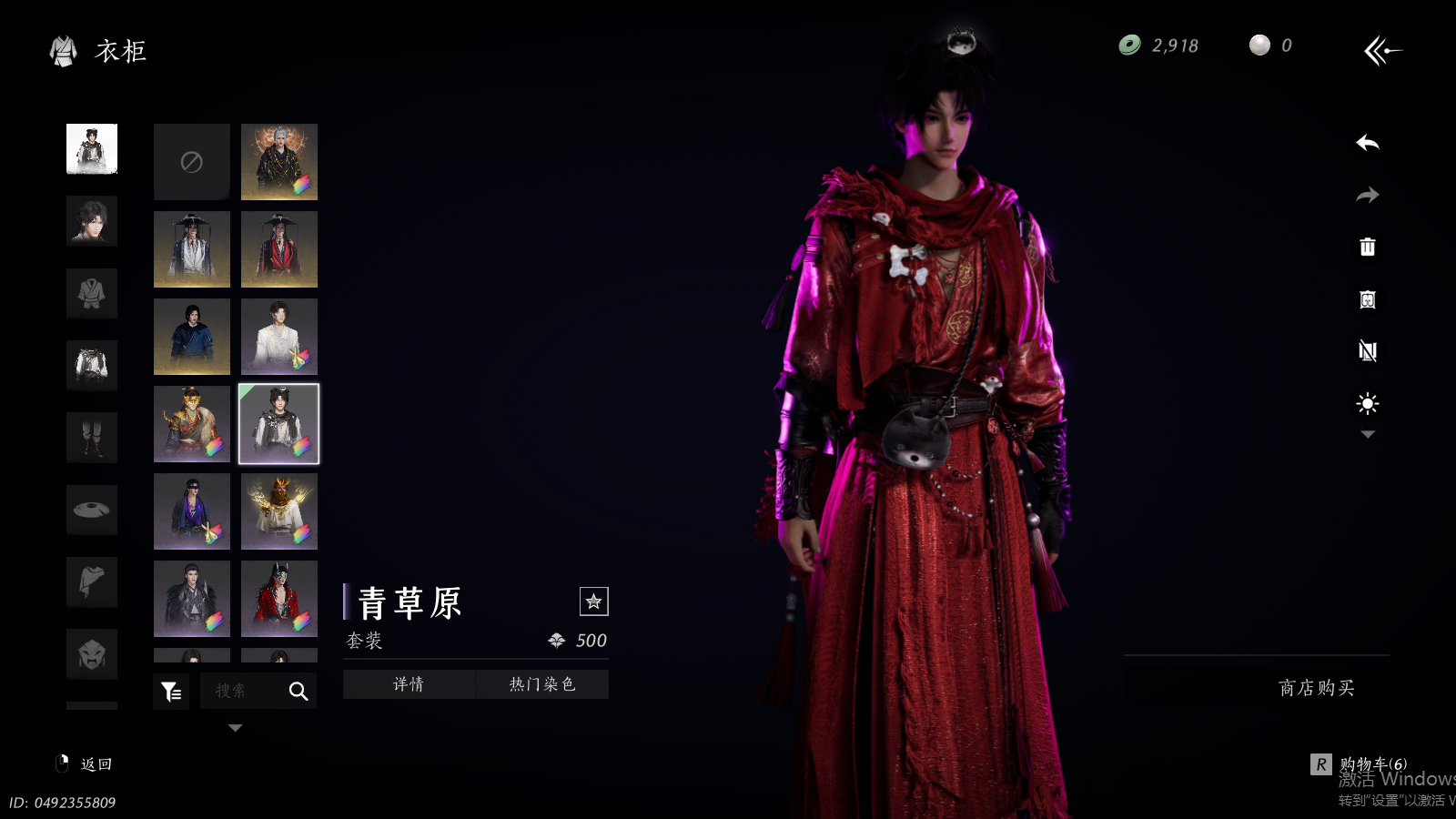Screen dimensions: 1456x819
Task: Click the 商店购买 shop purchase button
Action: coord(1316,688)
